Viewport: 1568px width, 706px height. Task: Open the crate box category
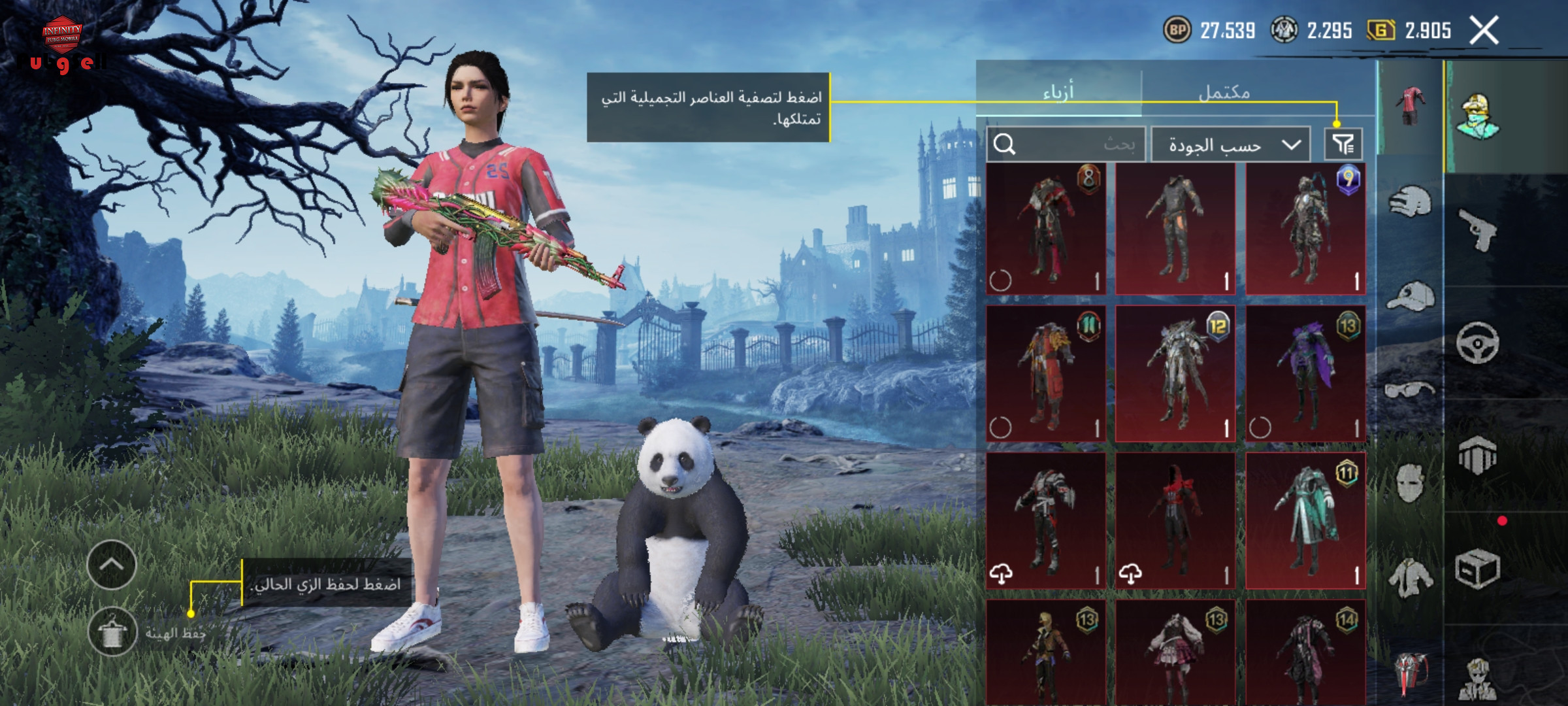click(1478, 569)
